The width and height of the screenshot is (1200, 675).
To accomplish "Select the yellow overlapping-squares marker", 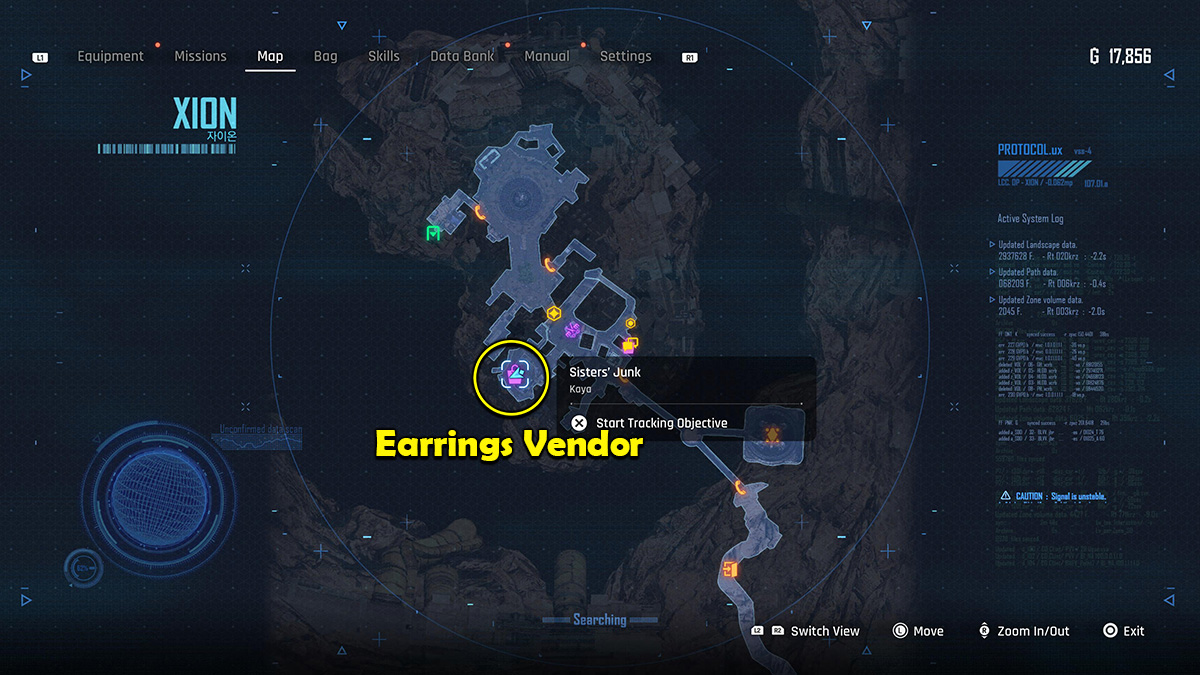I will (x=629, y=346).
